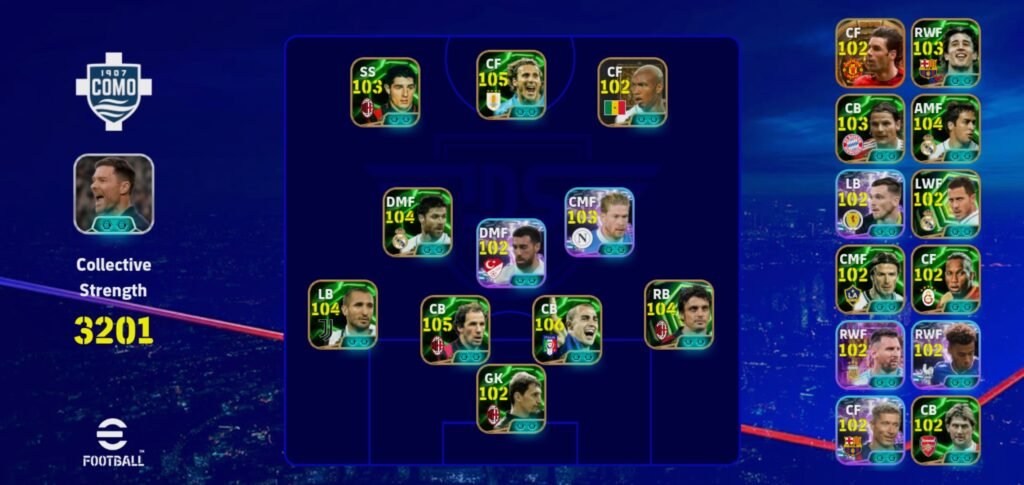Select the LWF 102 substitute card
This screenshot has height=485, width=1024.
click(x=945, y=204)
